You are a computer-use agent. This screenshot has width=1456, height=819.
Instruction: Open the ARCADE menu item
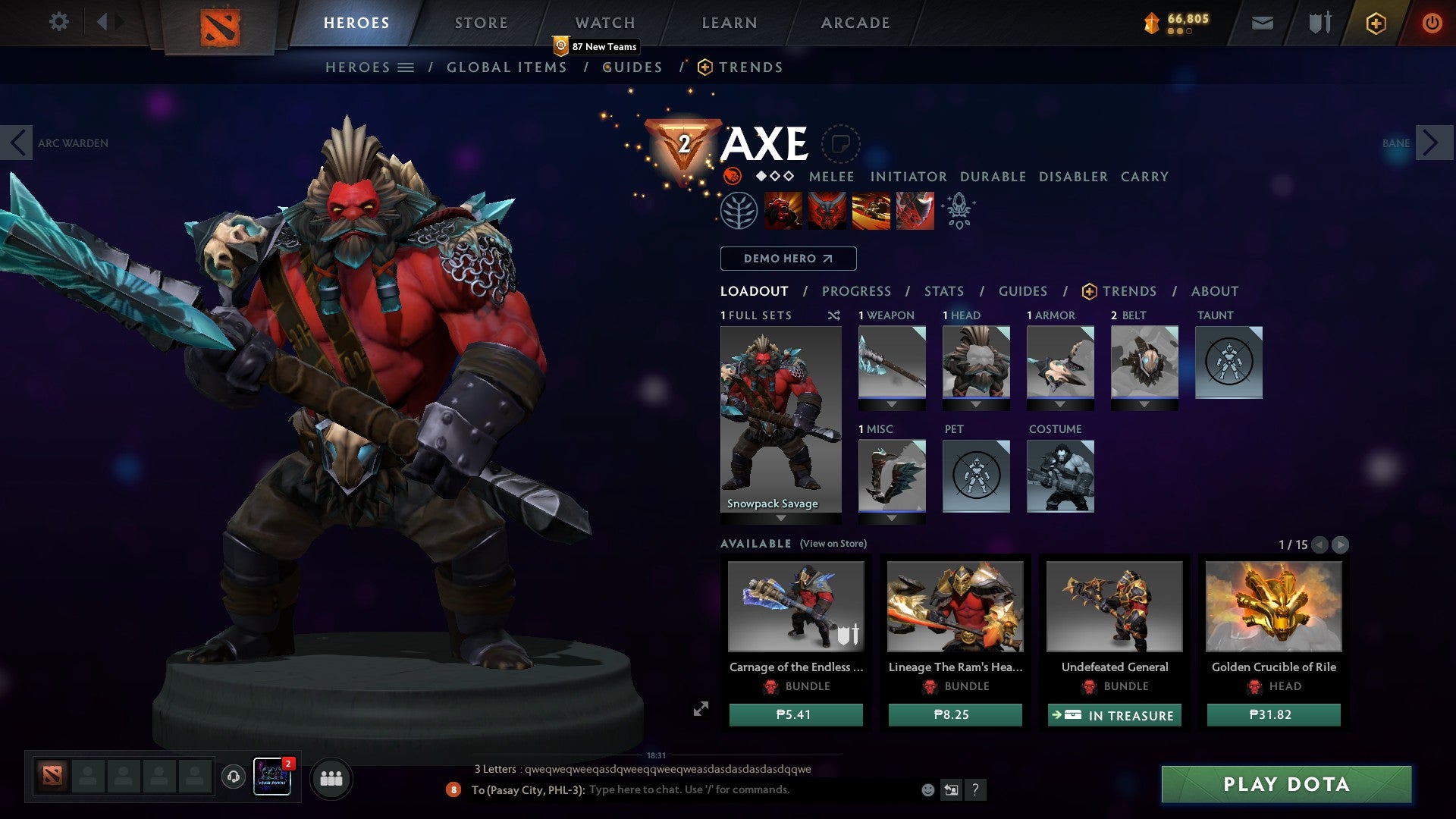coord(855,23)
